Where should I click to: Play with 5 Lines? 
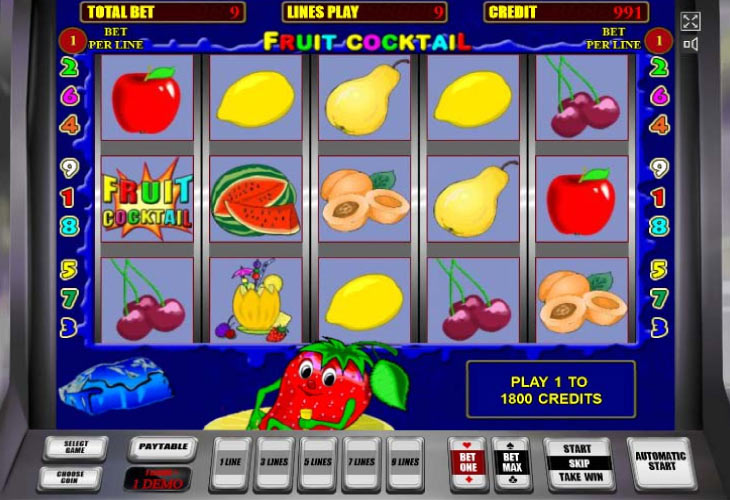318,462
